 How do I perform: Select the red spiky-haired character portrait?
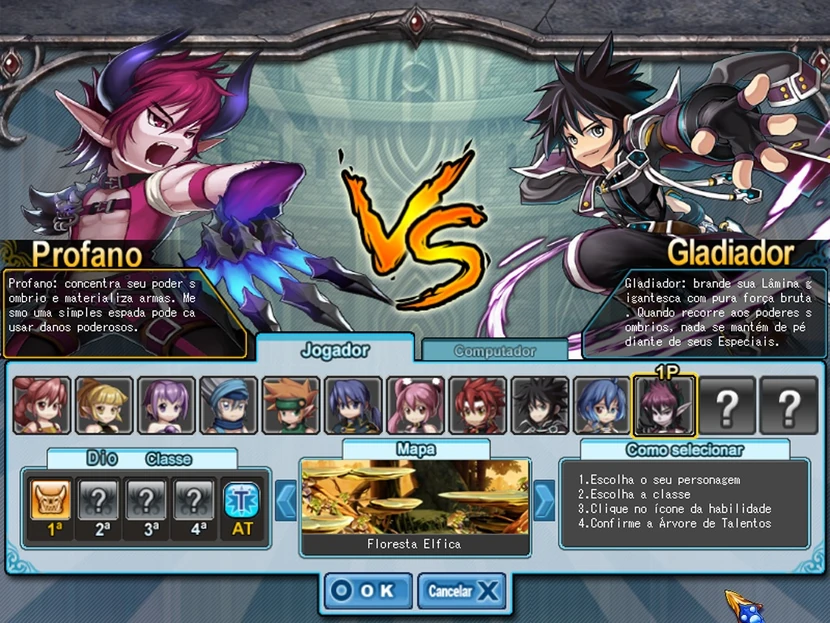tap(477, 405)
